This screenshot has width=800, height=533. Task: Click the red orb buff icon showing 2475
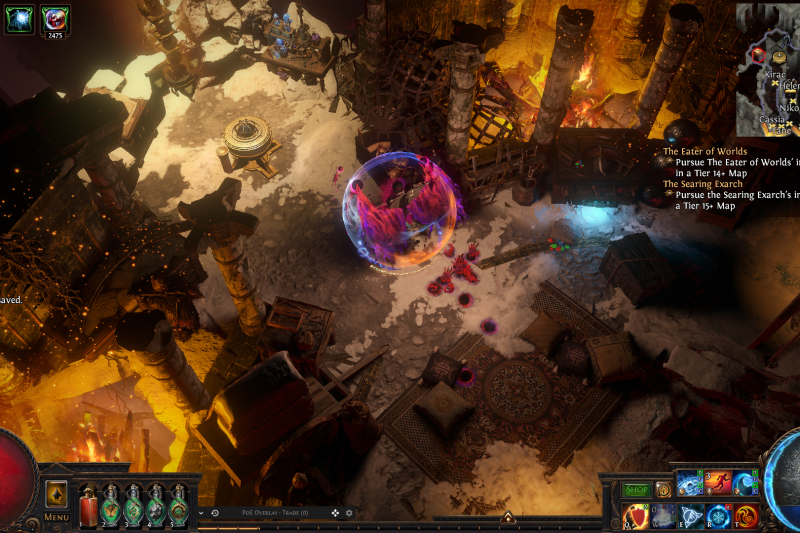(x=55, y=18)
